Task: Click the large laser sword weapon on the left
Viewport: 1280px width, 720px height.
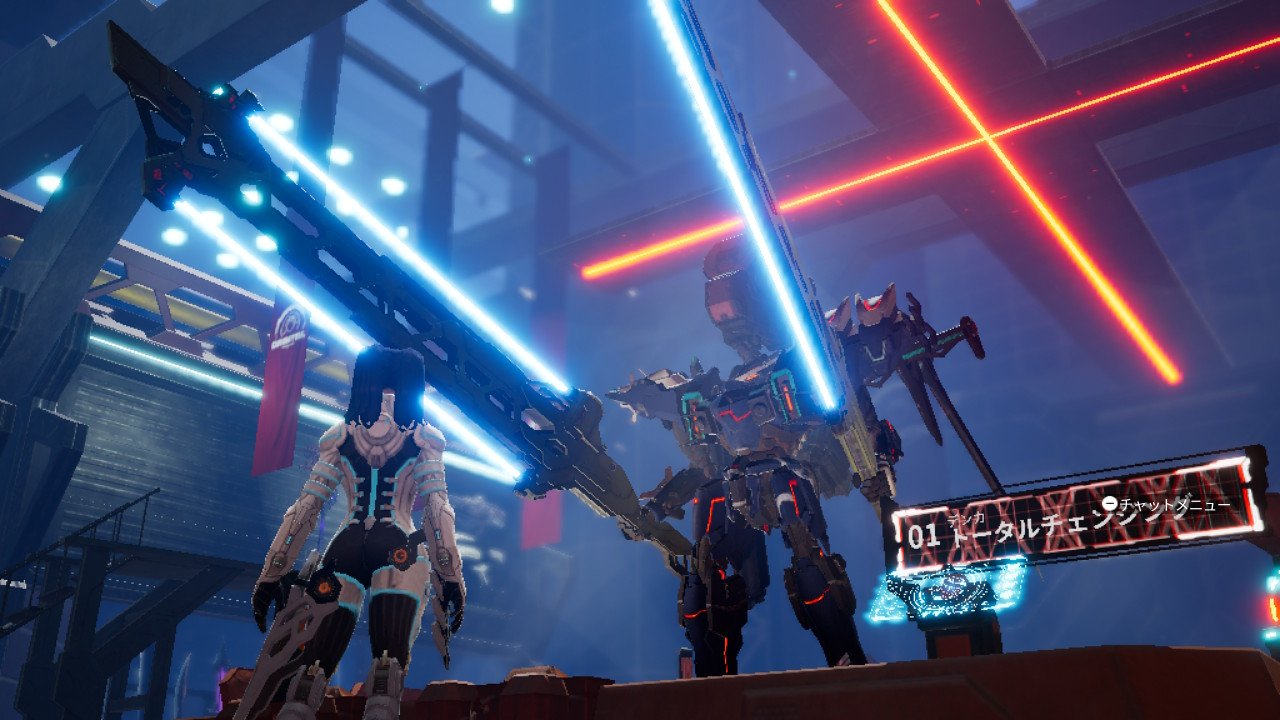Action: click(350, 280)
